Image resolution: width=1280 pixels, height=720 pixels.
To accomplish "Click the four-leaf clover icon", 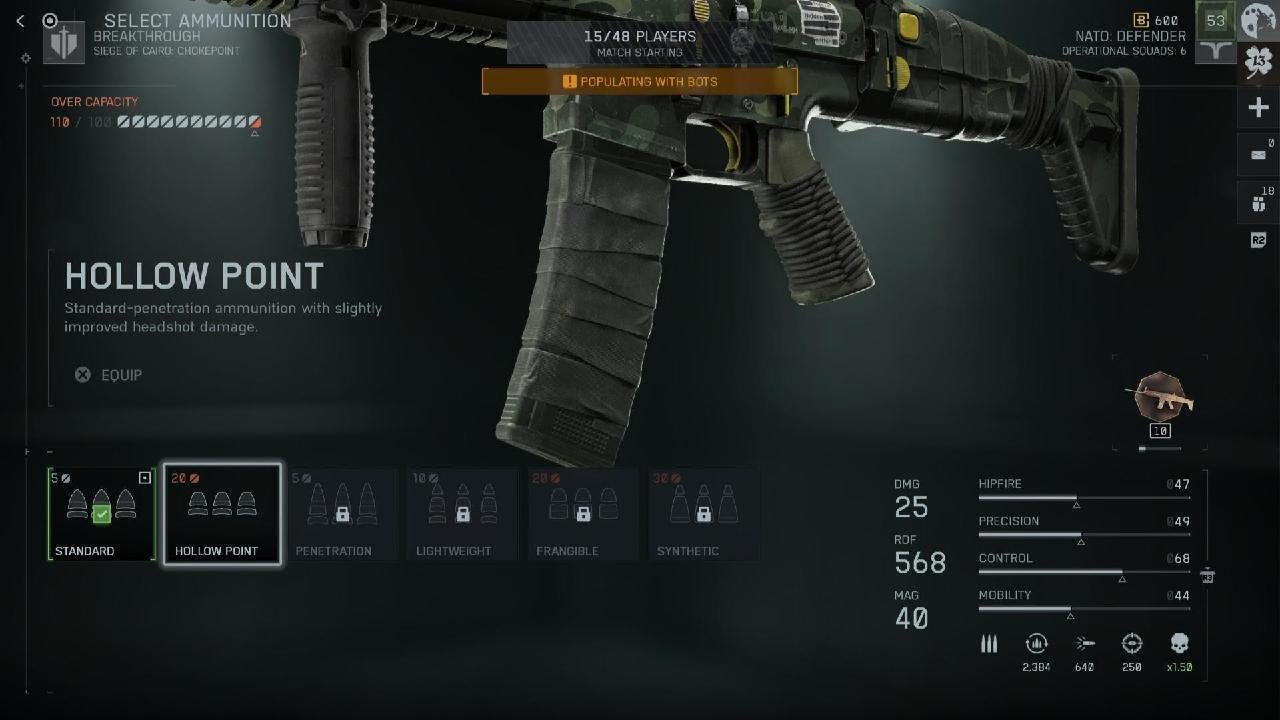I will [x=1258, y=63].
